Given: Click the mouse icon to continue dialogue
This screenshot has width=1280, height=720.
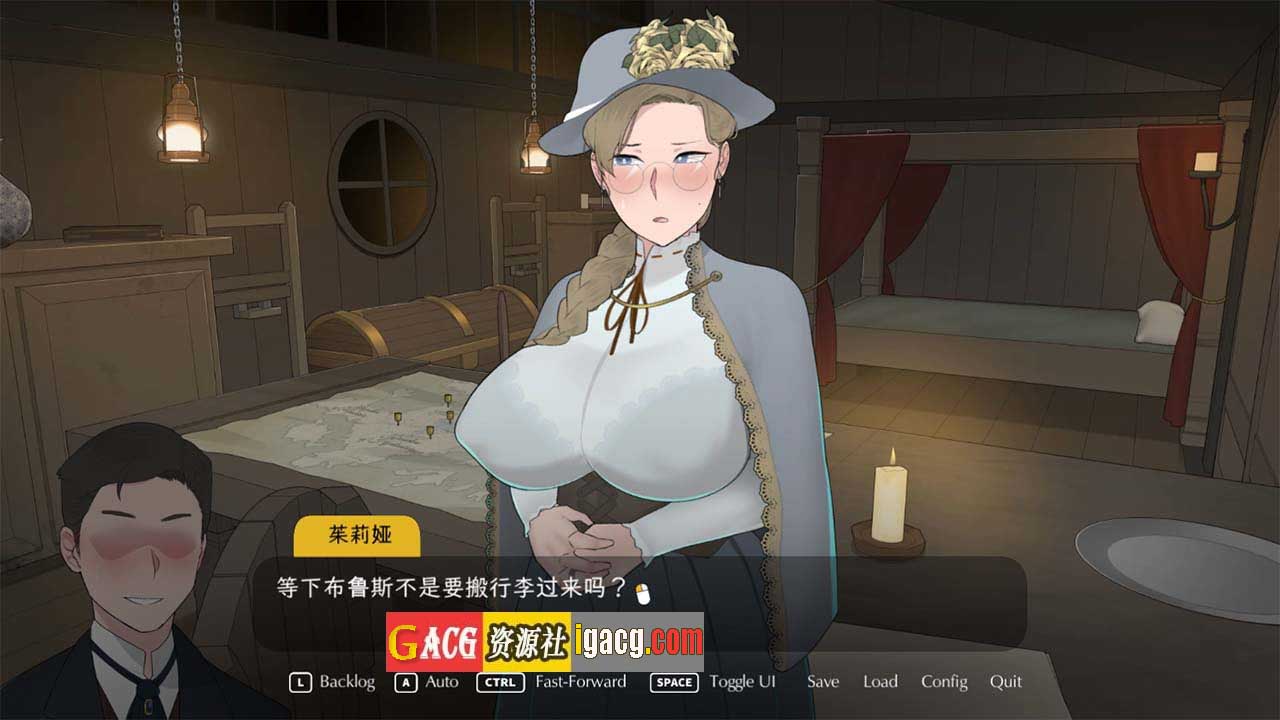Looking at the screenshot, I should click(644, 593).
